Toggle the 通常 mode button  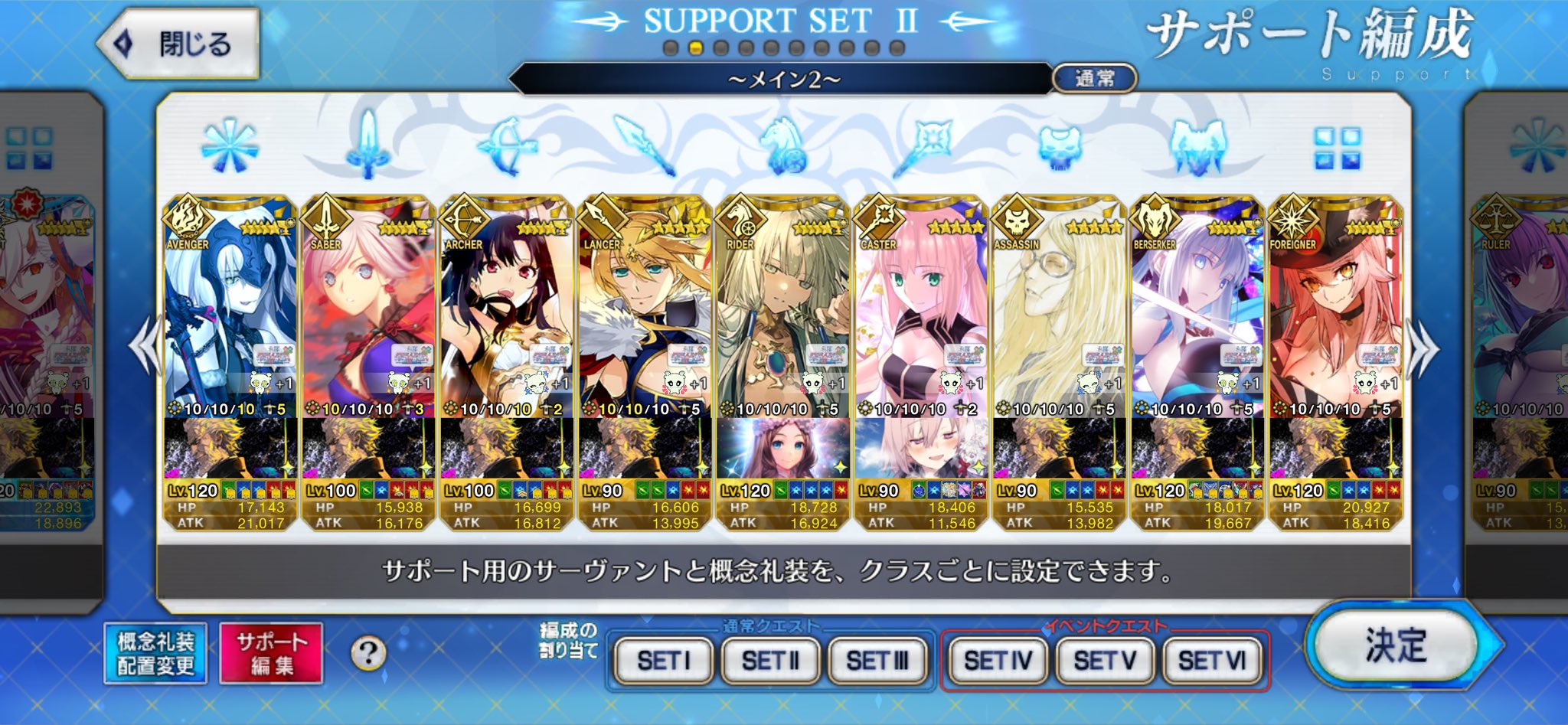1094,78
